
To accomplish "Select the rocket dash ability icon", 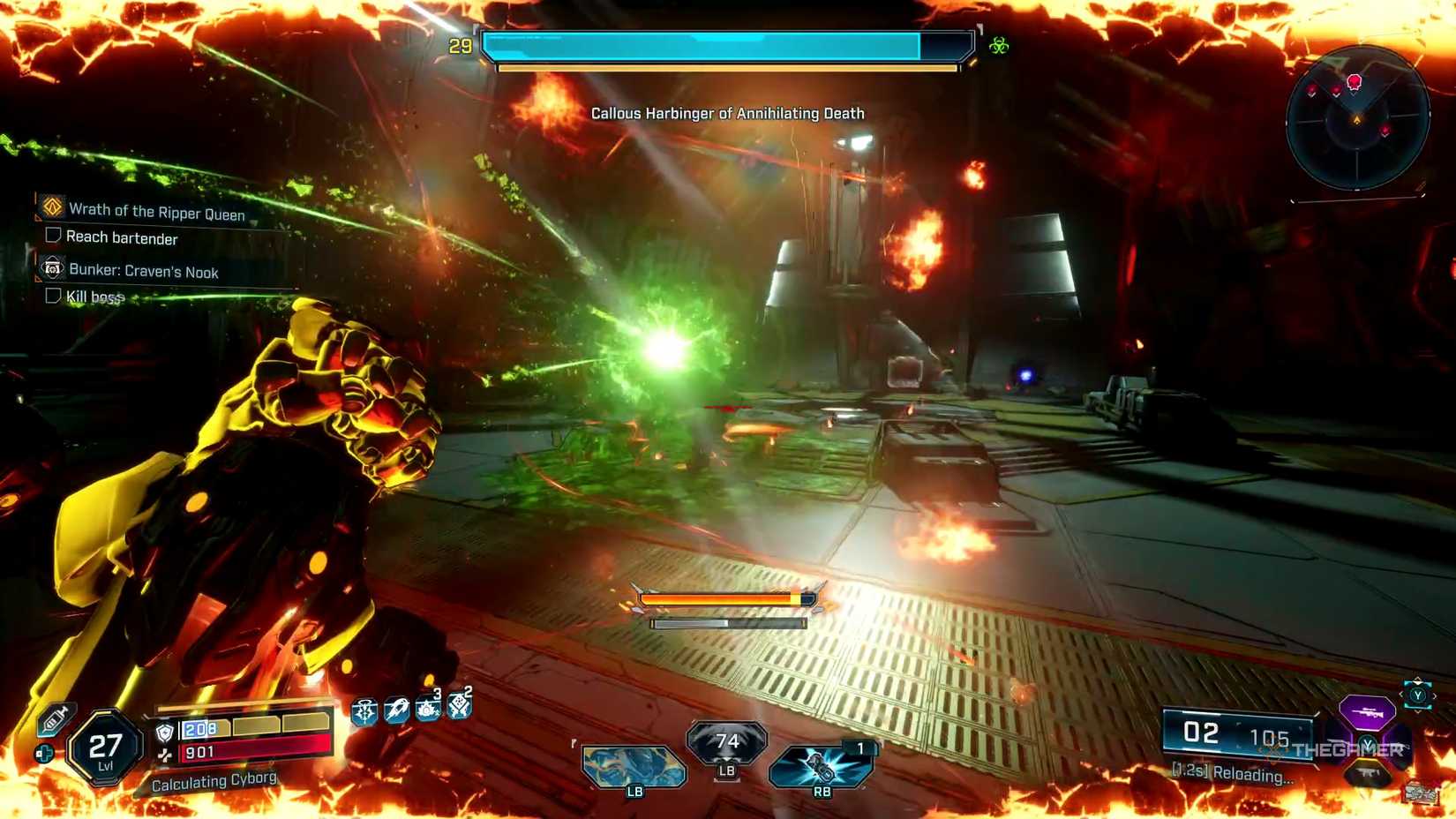I will (x=395, y=711).
